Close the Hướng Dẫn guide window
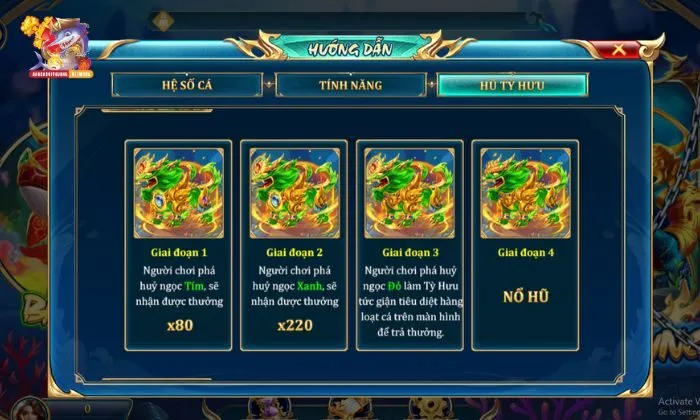700x420 pixels. pyautogui.click(x=620, y=48)
